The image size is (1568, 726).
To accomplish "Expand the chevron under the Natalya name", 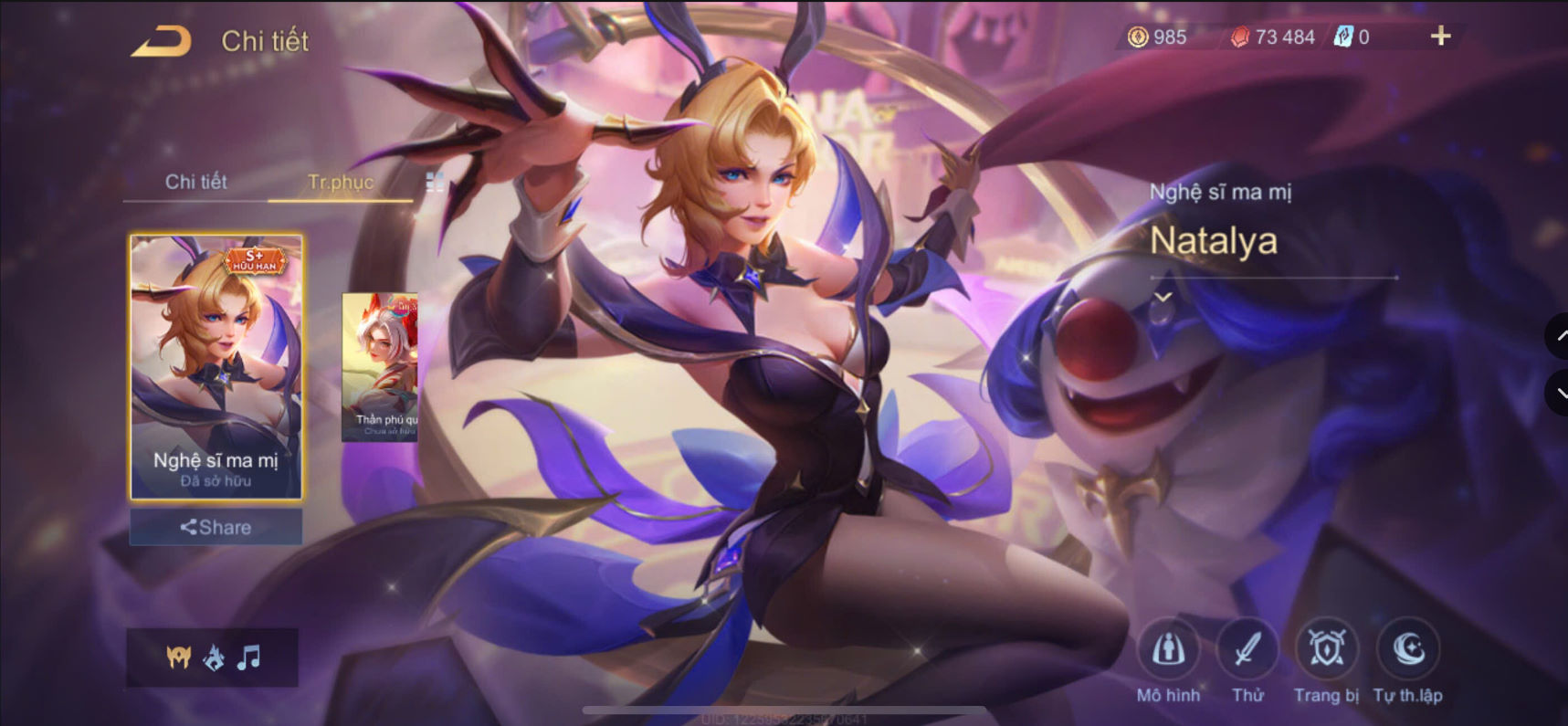I will pos(1163,299).
